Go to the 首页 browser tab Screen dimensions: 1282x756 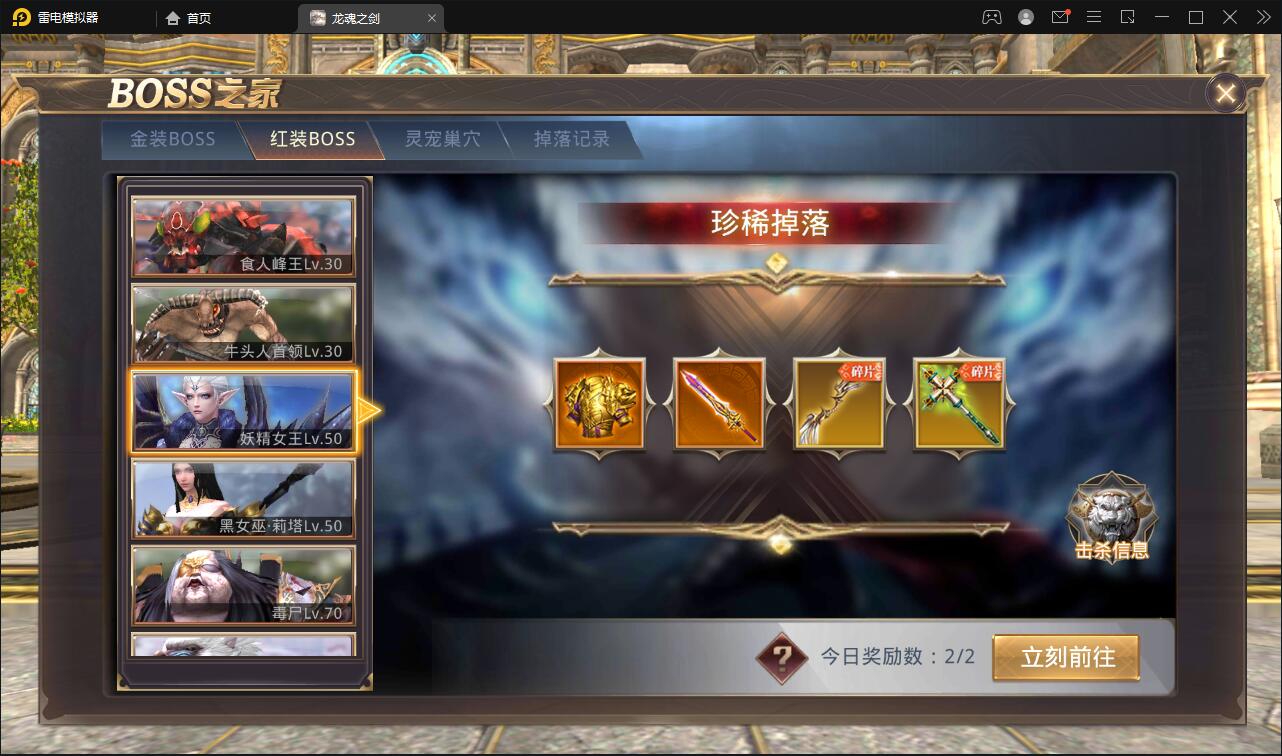pos(190,17)
